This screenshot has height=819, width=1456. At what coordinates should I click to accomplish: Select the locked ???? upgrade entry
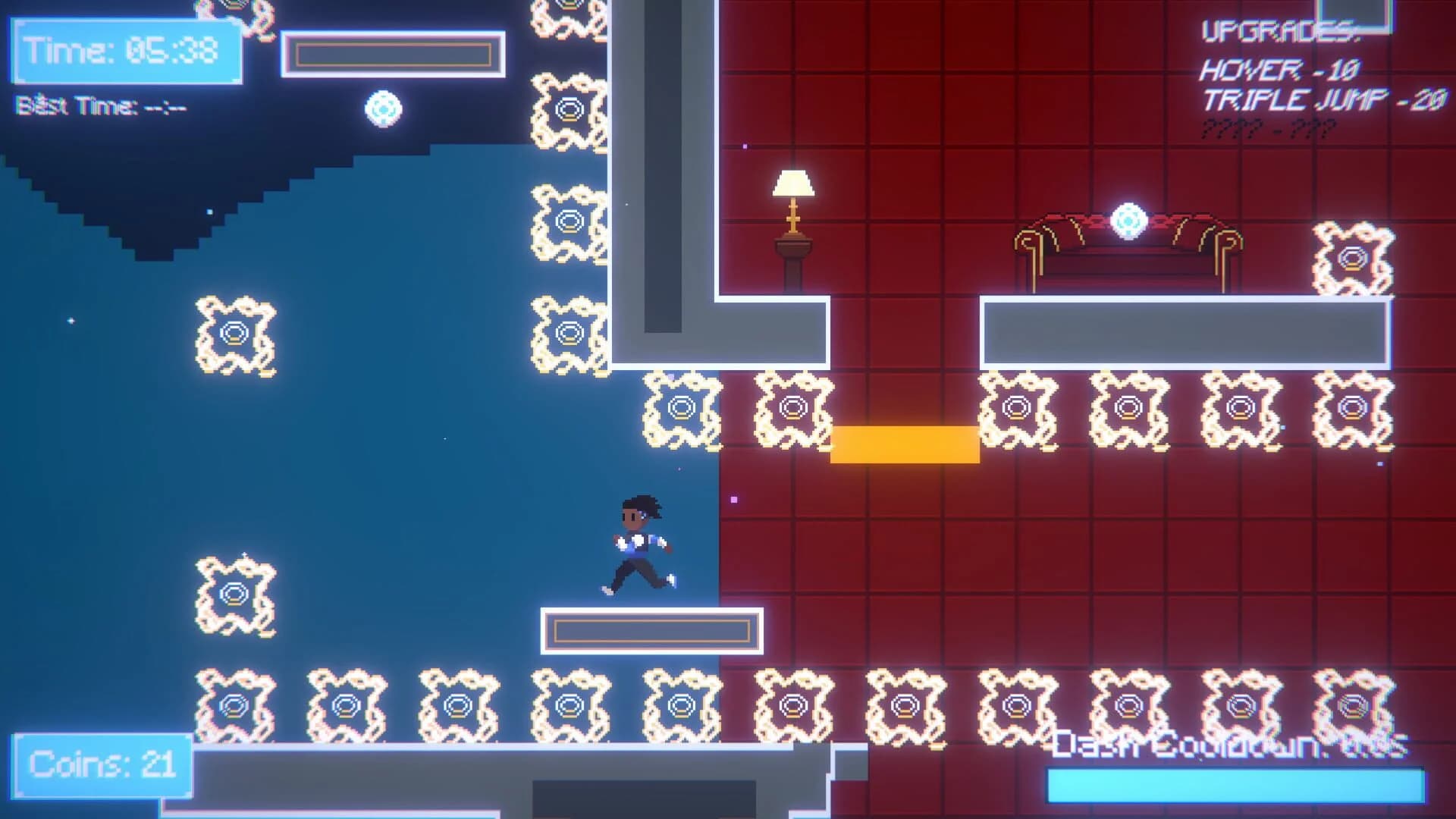(1267, 129)
